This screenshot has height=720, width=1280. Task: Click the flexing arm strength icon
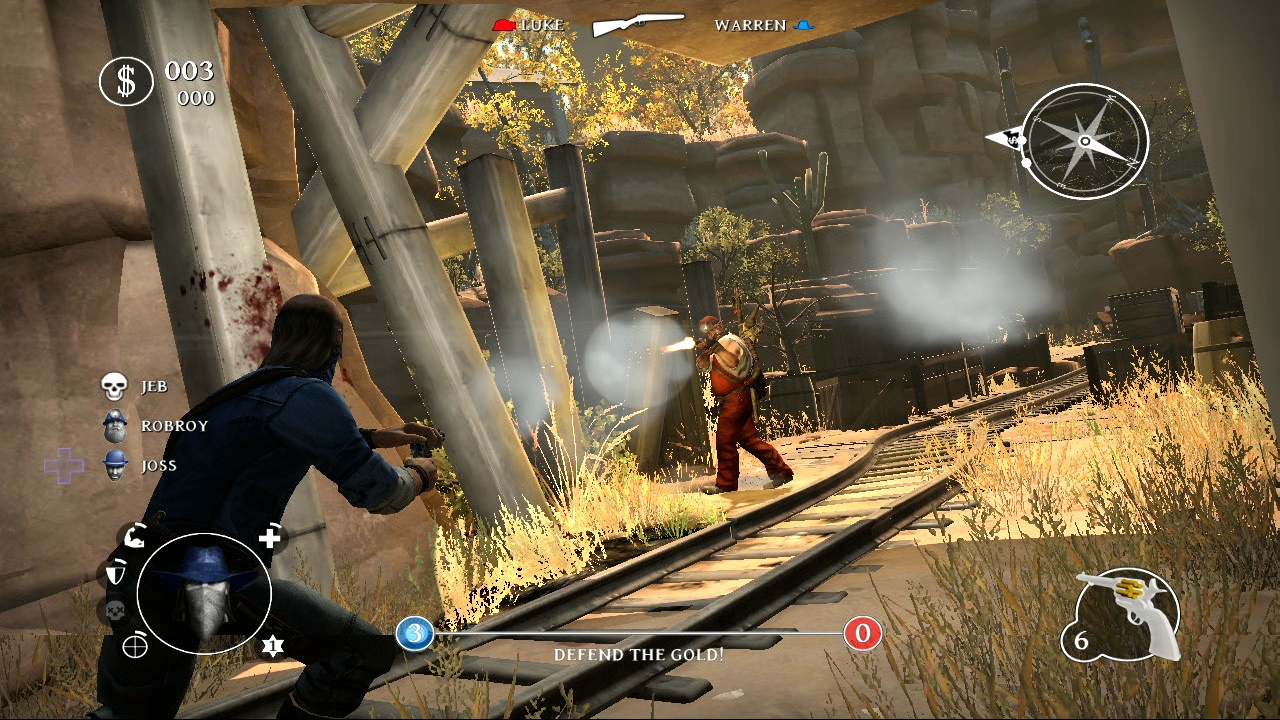point(134,538)
